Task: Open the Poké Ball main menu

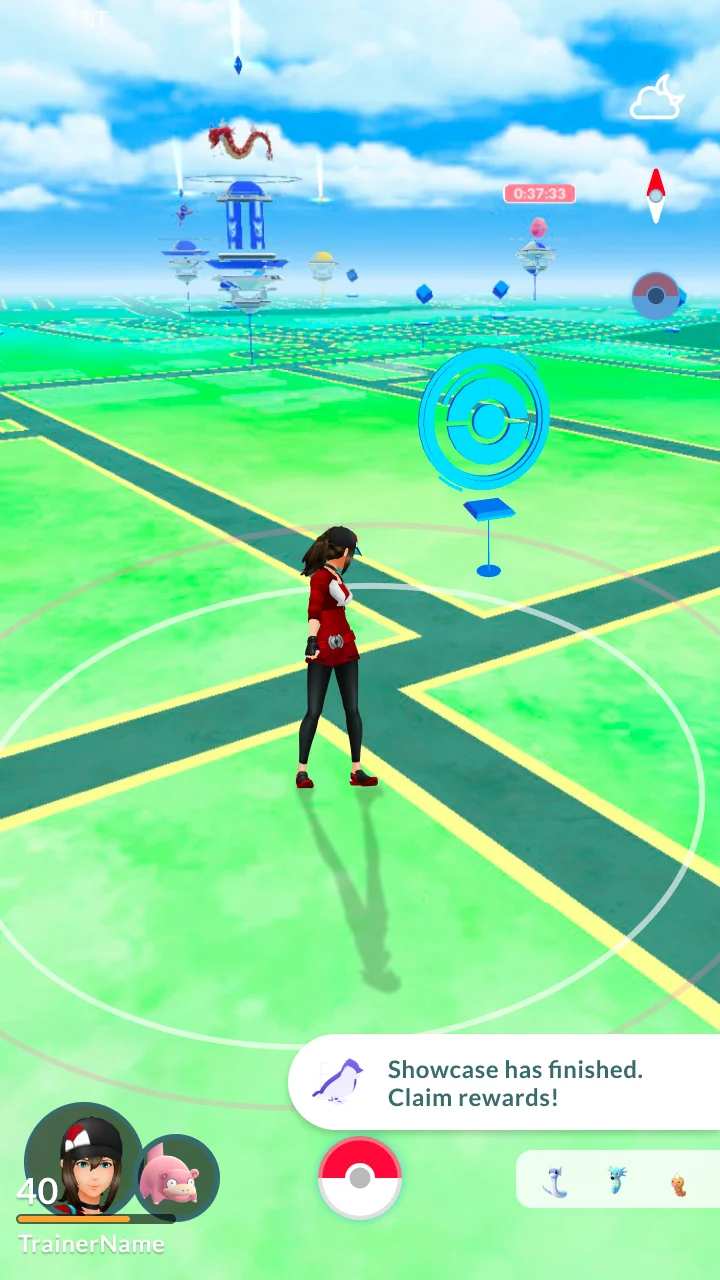Action: (x=360, y=1178)
